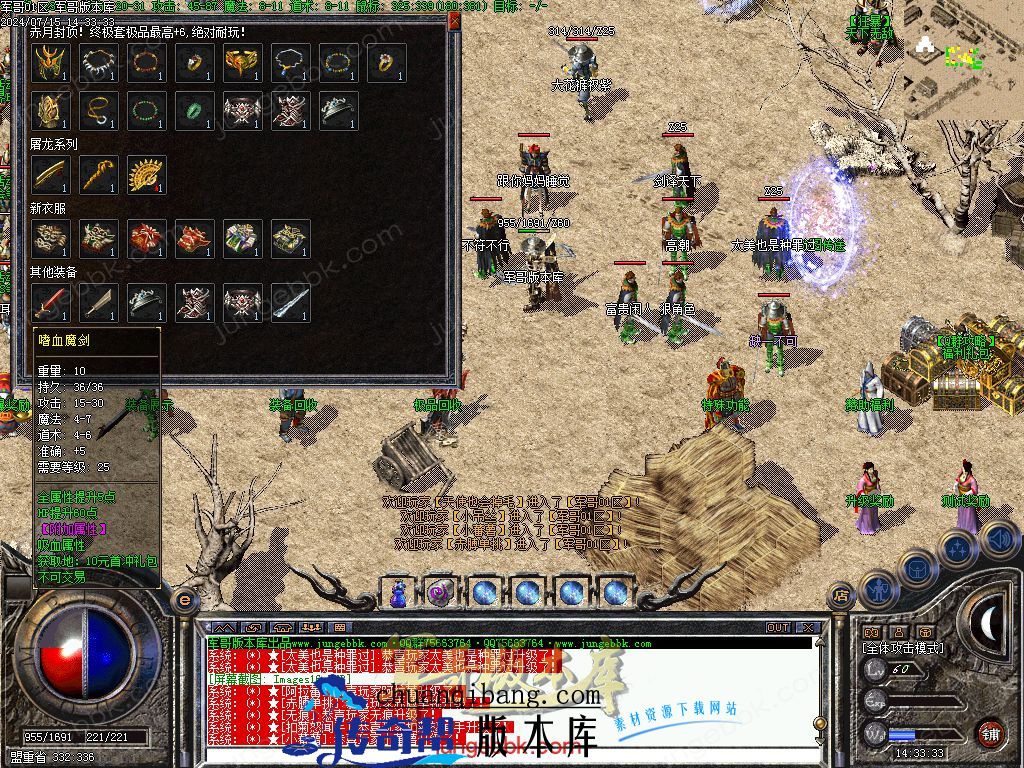
Task: Click the red 铺 stall button
Action: (990, 732)
